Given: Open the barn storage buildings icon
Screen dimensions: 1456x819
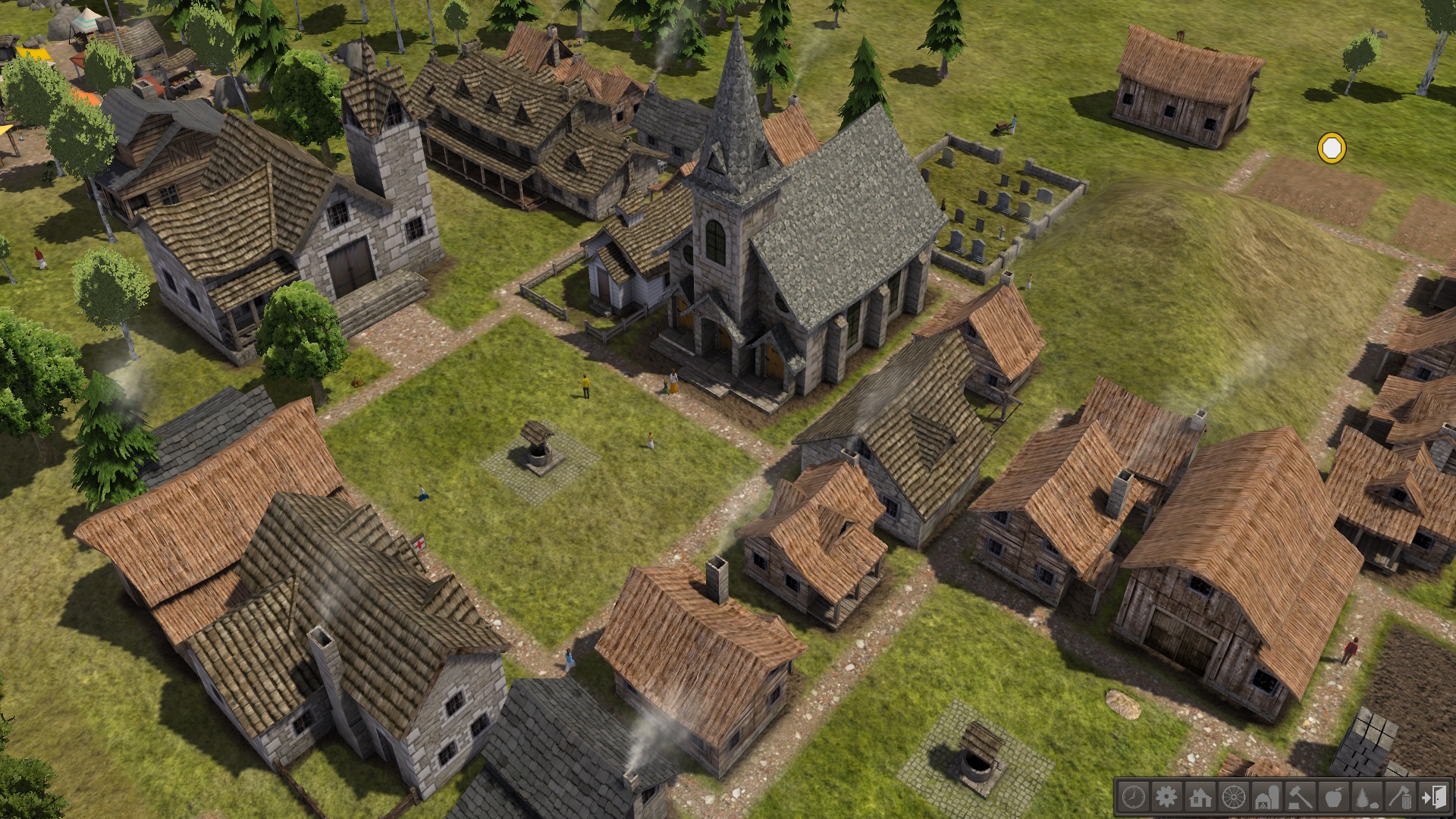Looking at the screenshot, I should coord(1267,799).
